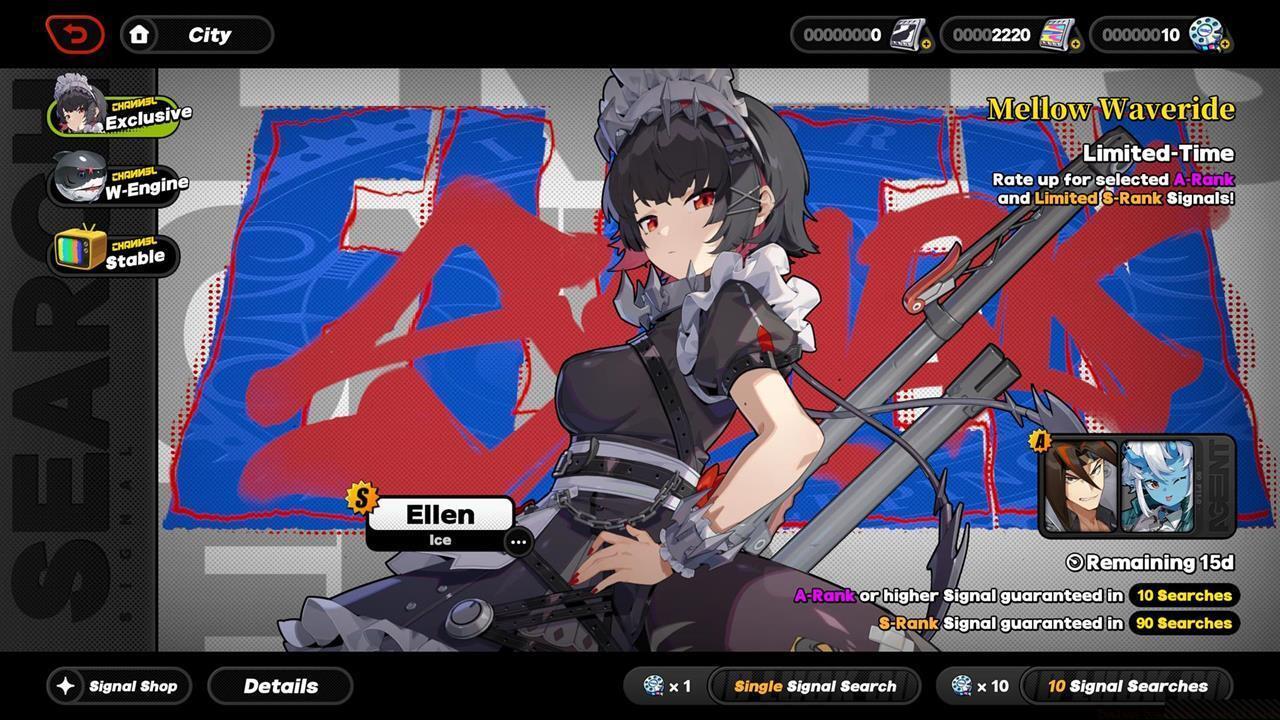1280x720 pixels.
Task: Click the red return arrow icon
Action: pyautogui.click(x=73, y=33)
